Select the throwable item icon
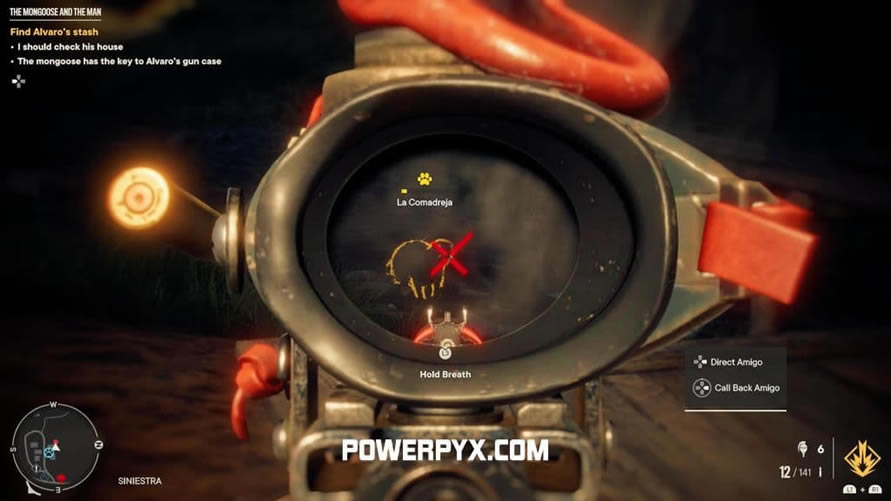This screenshot has height=501, width=891. (802, 449)
